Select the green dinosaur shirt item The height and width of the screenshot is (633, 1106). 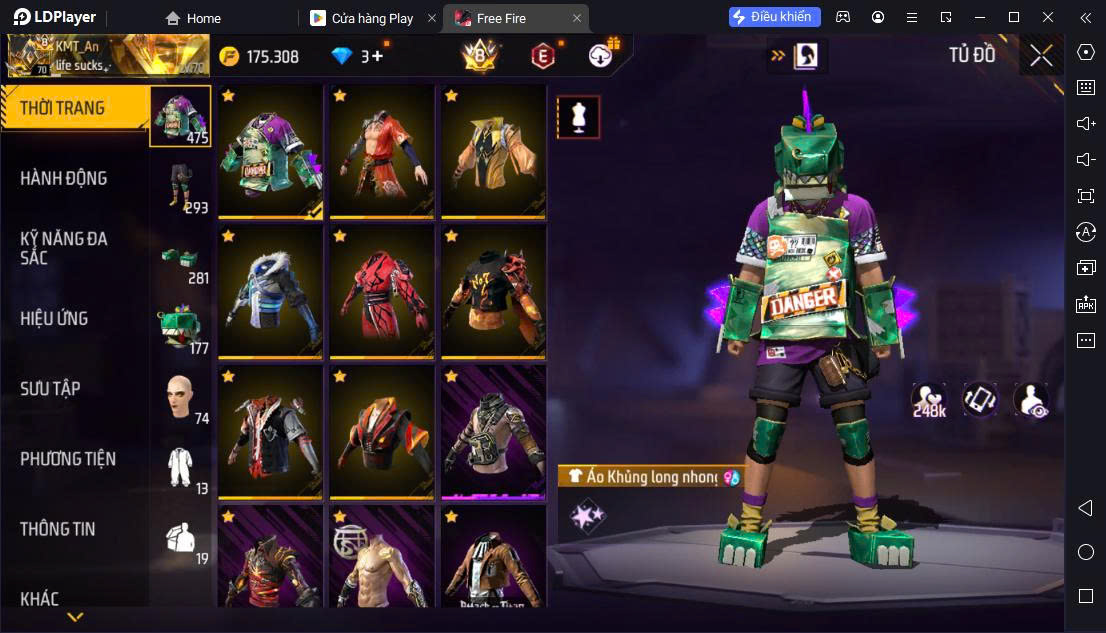[x=270, y=152]
